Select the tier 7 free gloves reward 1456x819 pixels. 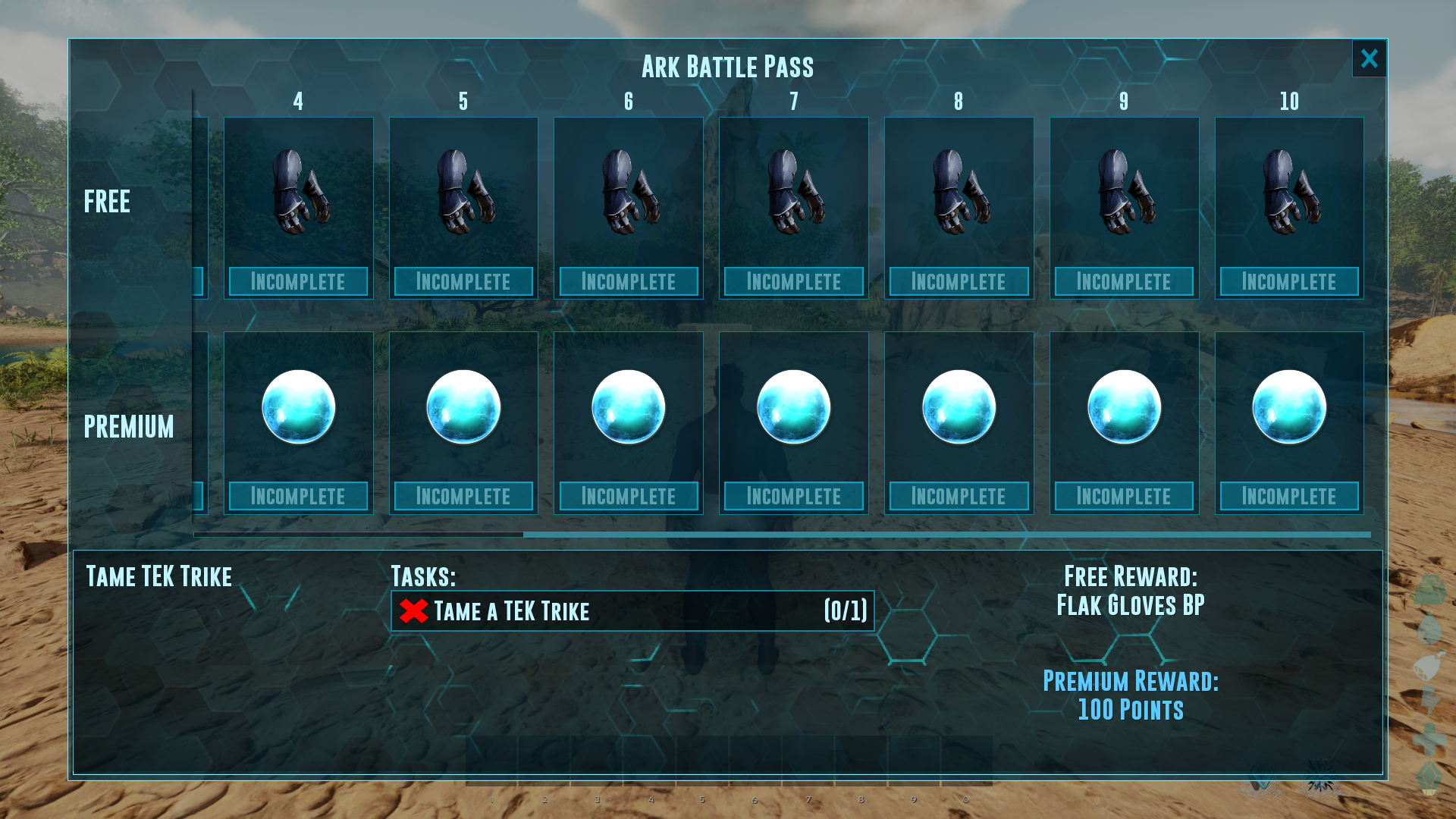pos(794,192)
